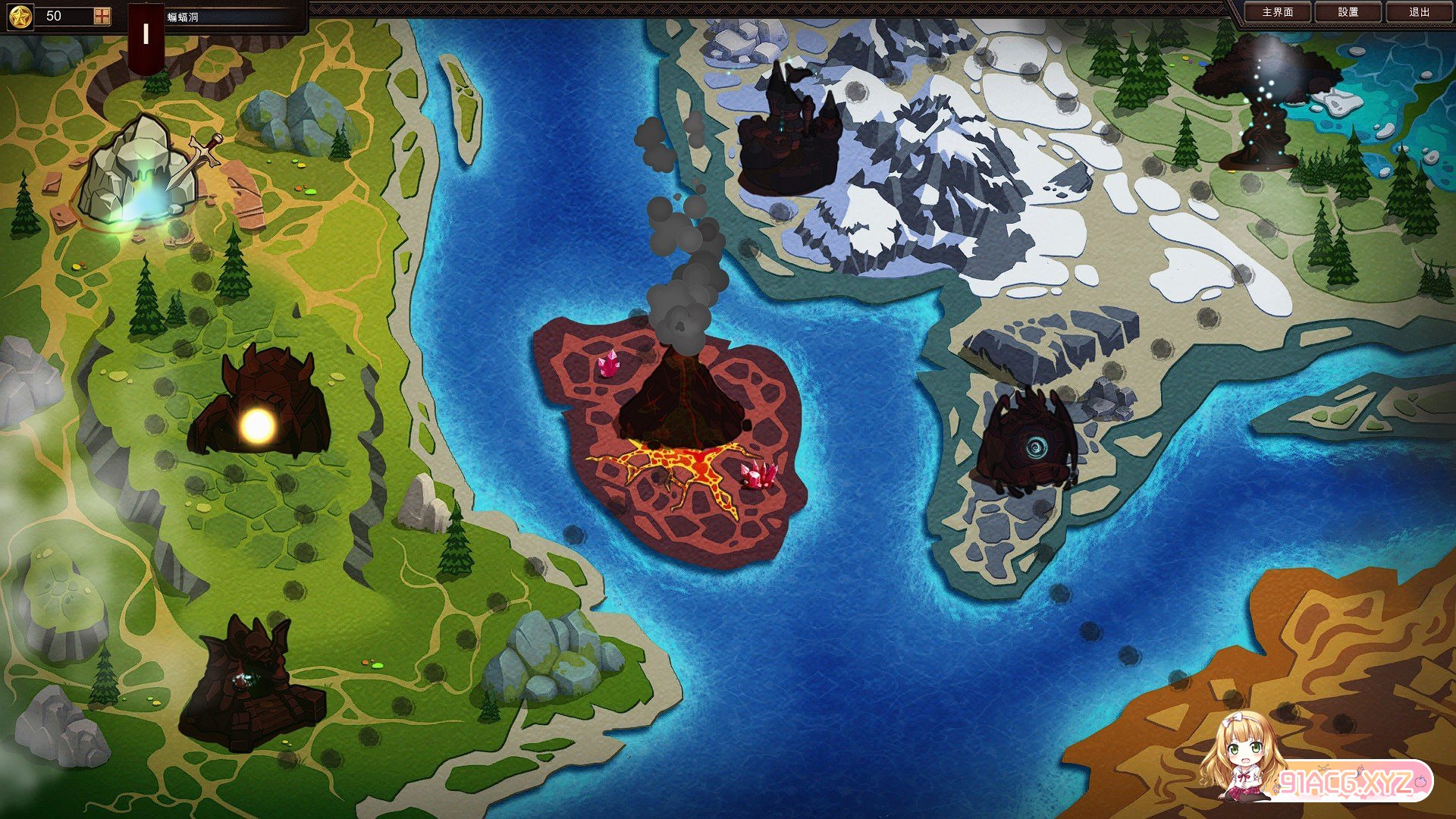The height and width of the screenshot is (819, 1456).
Task: Select the dark sparkling tree level
Action: pos(1263,102)
